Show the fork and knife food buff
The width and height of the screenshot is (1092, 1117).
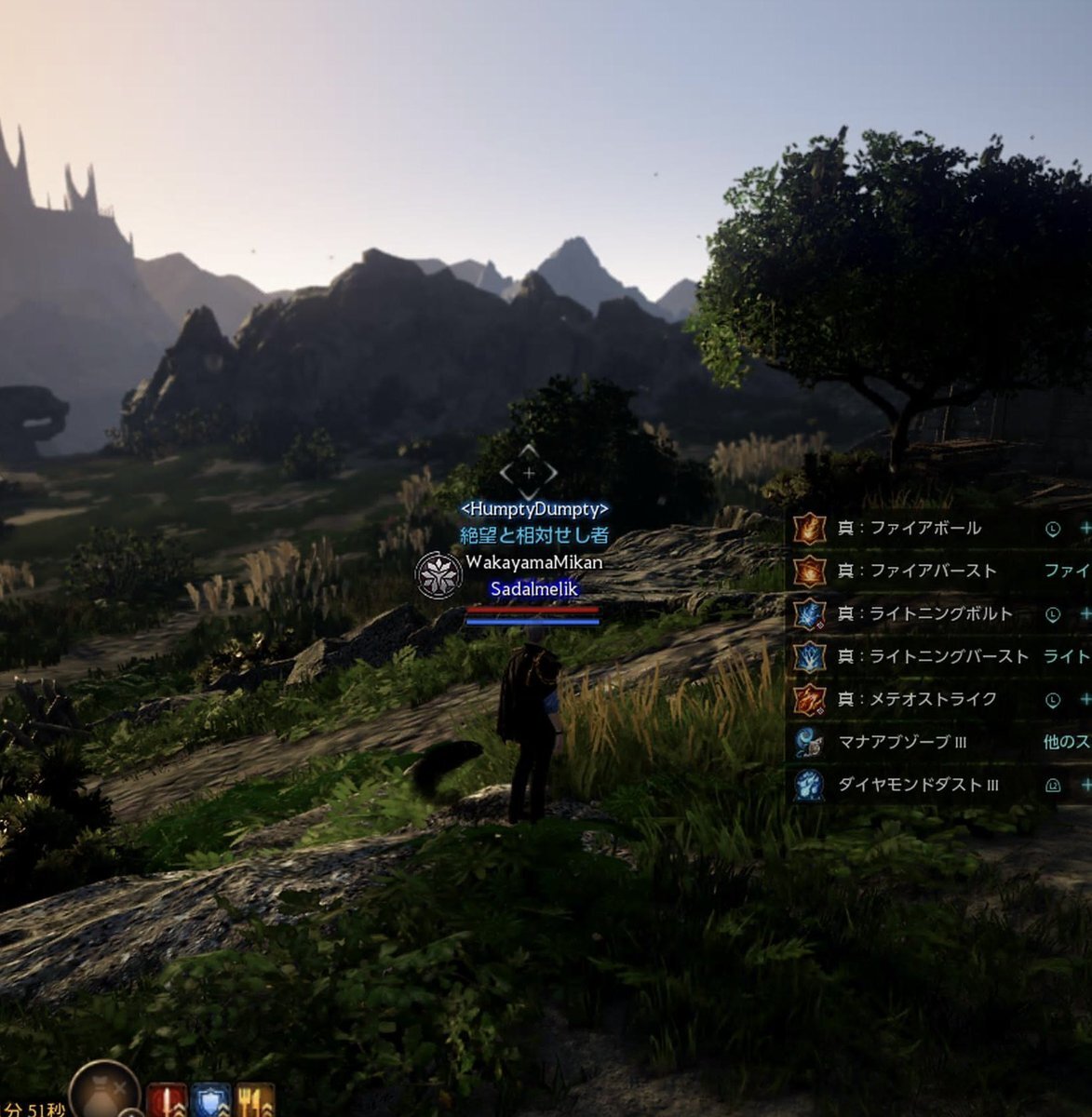tap(255, 1101)
